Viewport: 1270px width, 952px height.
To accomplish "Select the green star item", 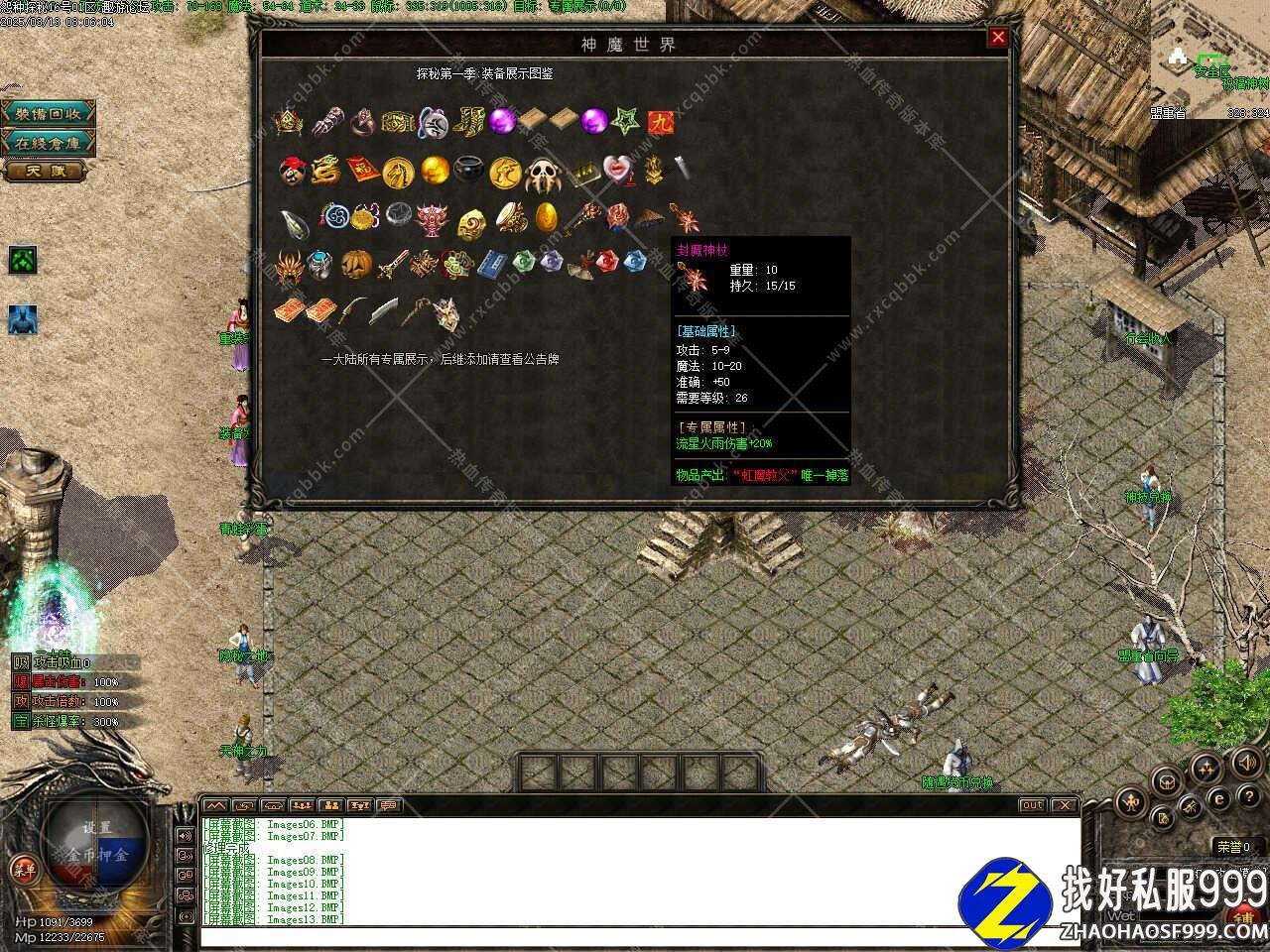I will 625,121.
